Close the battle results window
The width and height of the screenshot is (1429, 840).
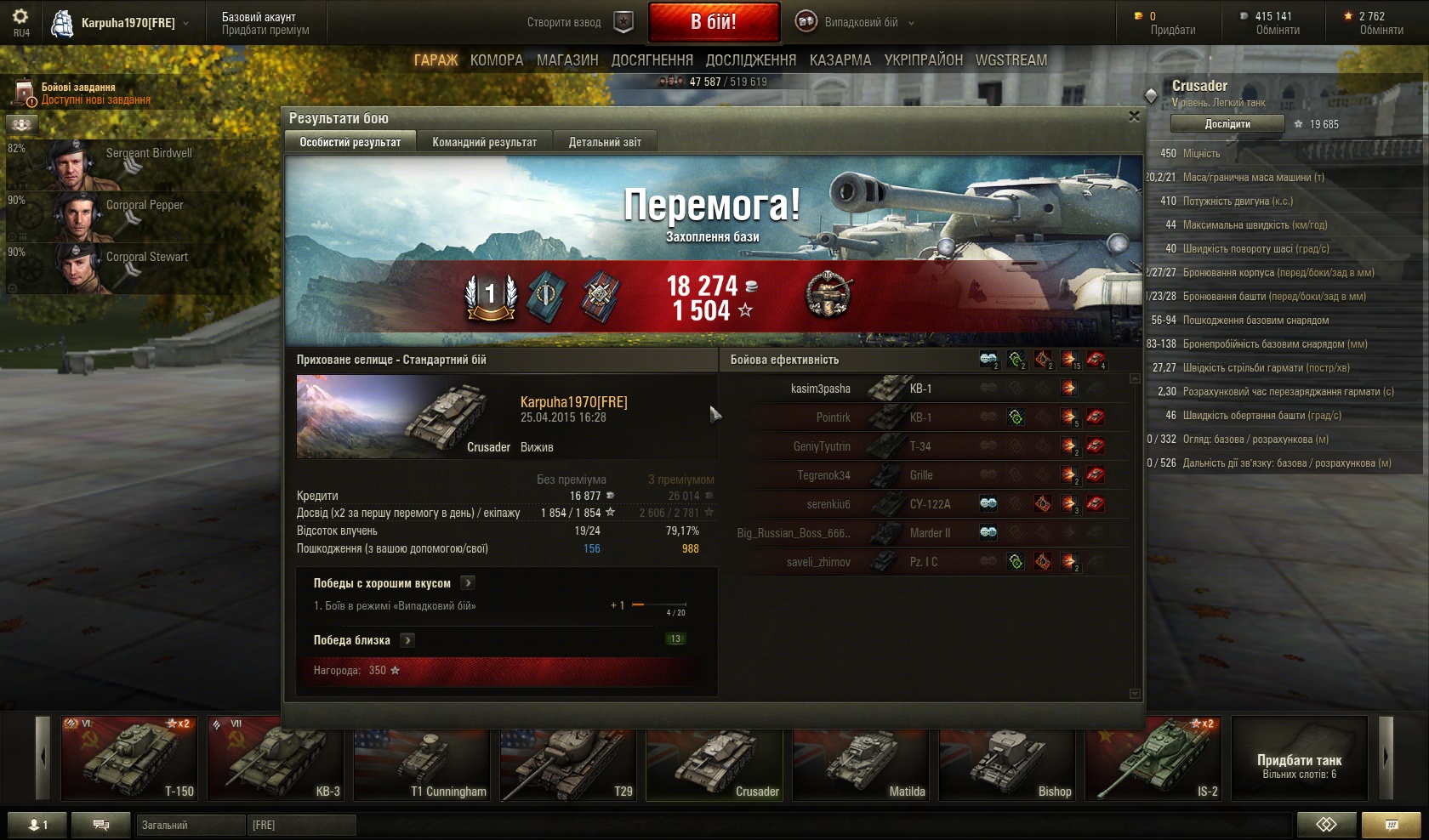pos(1134,116)
